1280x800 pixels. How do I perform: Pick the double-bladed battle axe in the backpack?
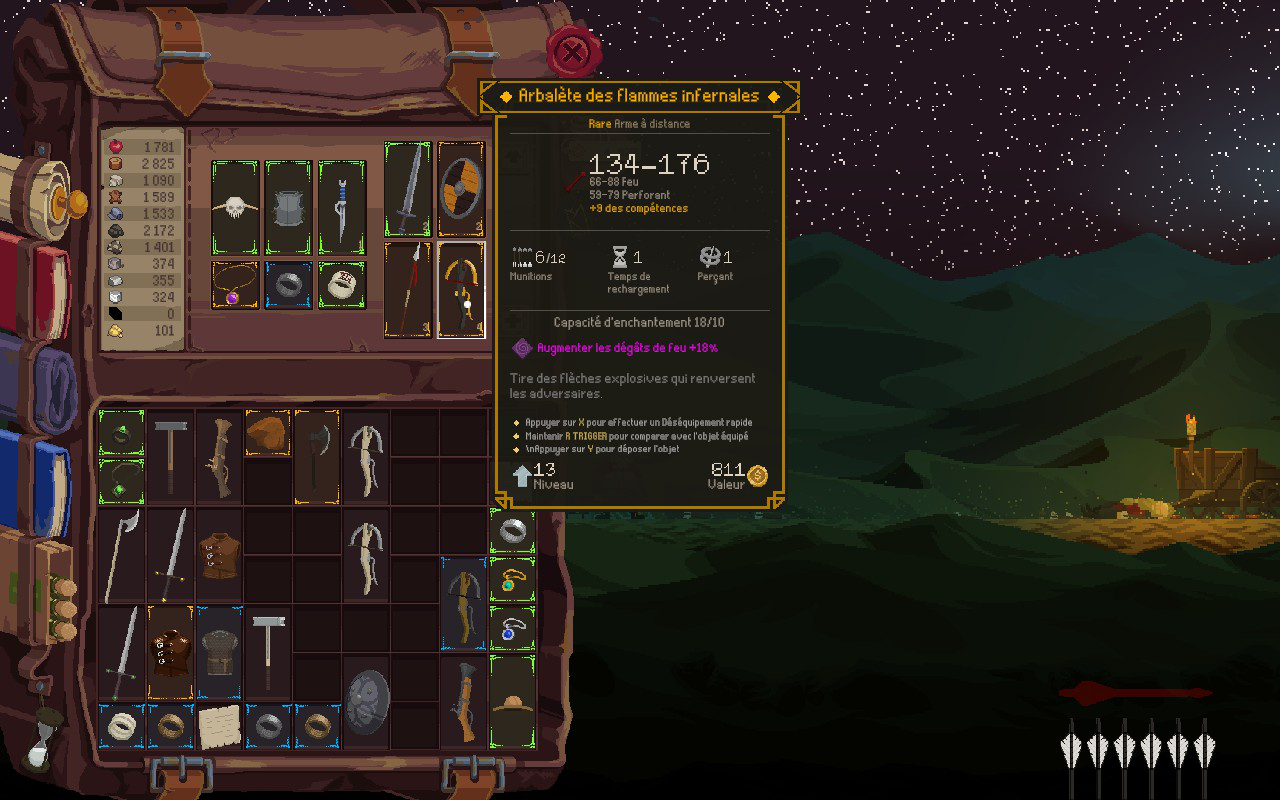(x=317, y=455)
